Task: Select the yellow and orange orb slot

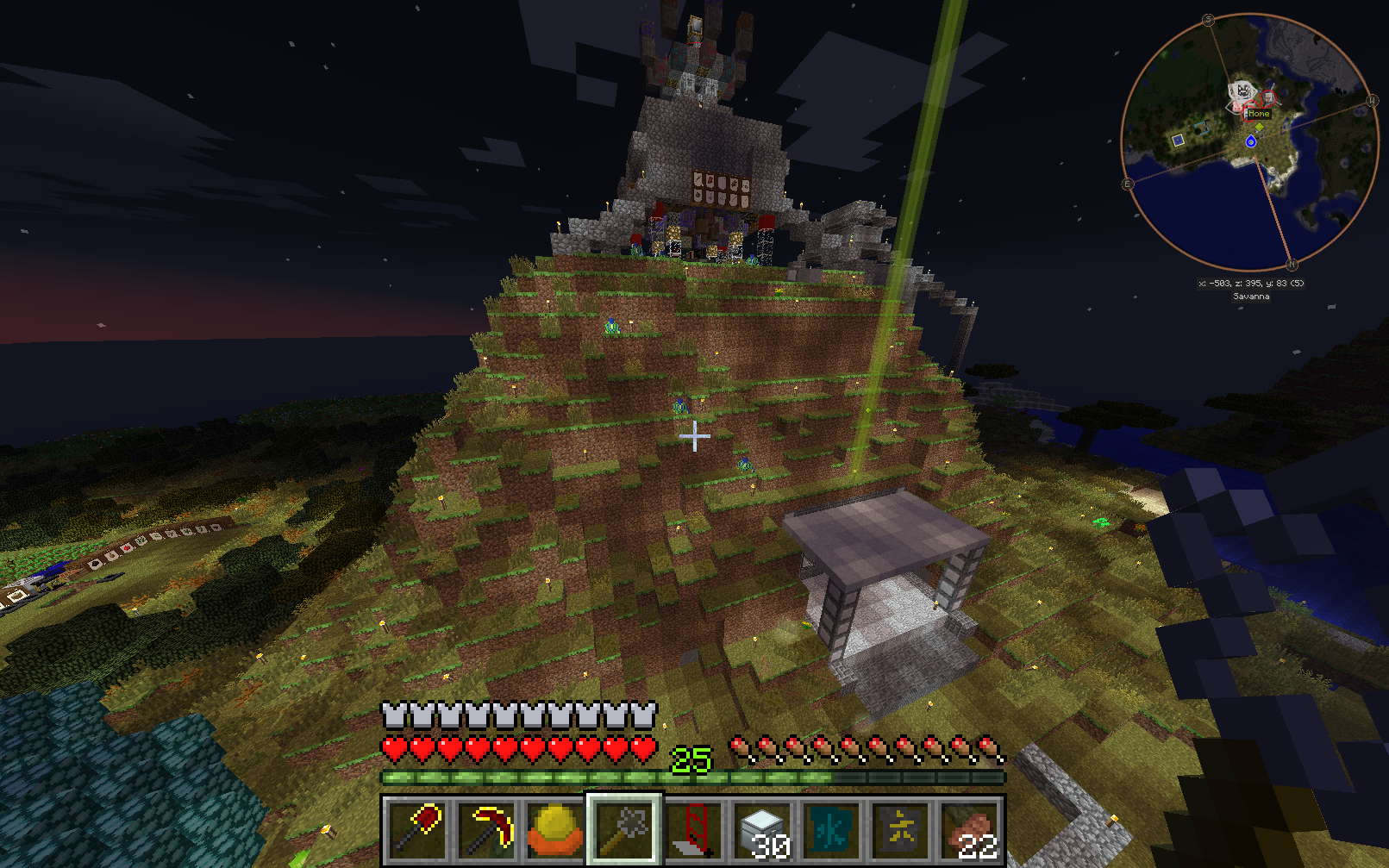Action: tap(555, 829)
